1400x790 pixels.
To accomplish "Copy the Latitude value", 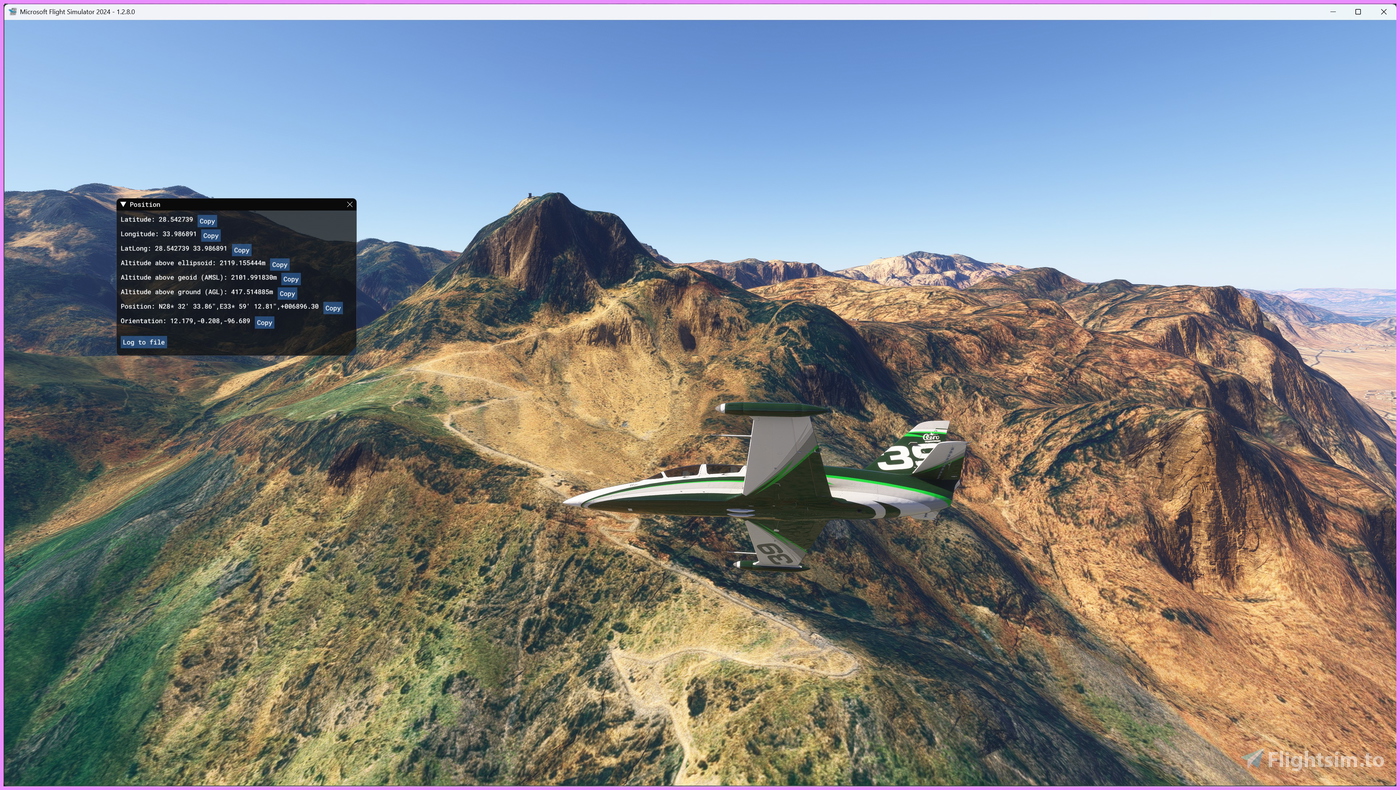I will [x=207, y=221].
